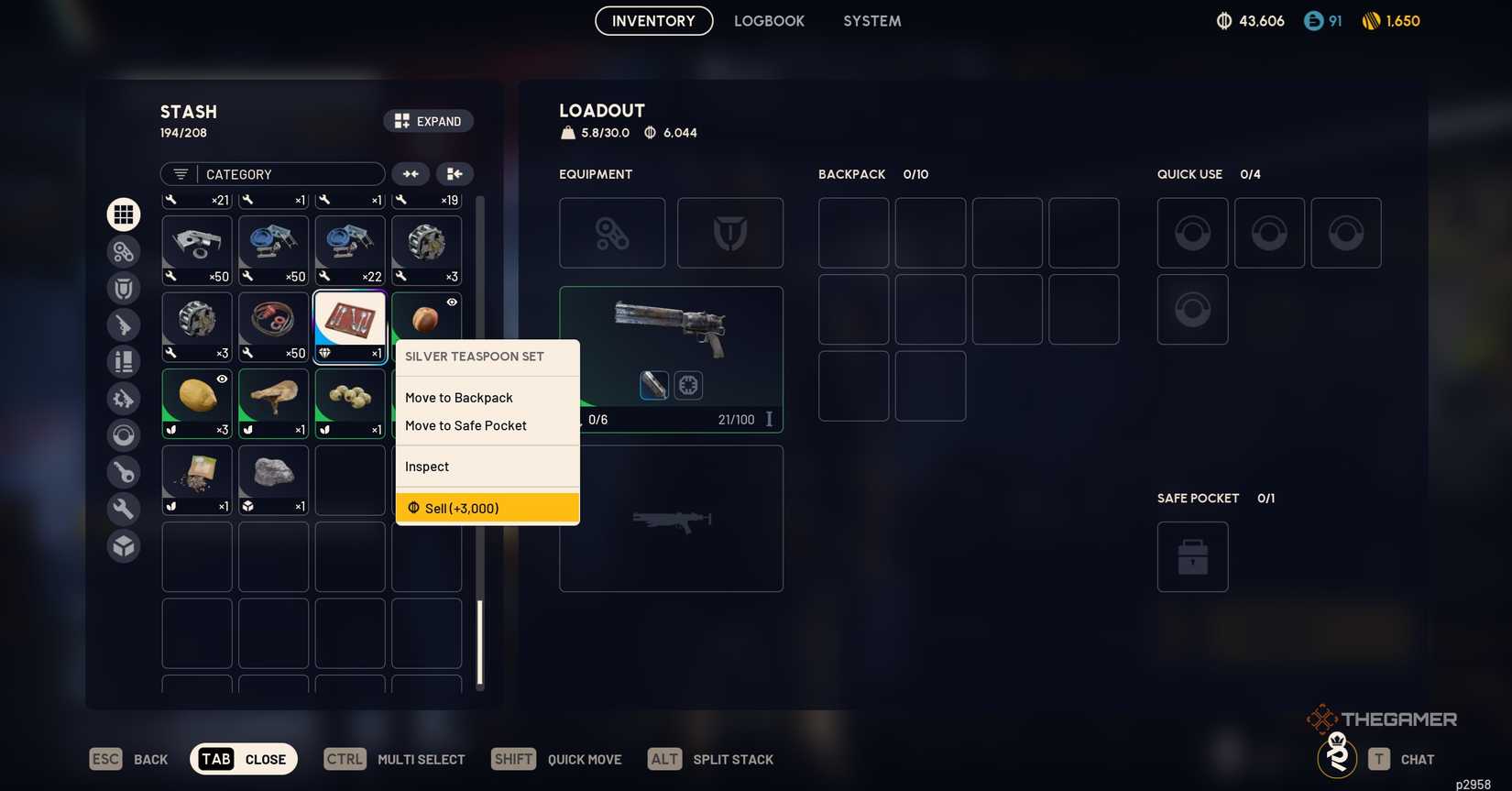Toggle the eye indicator on the lemon stack
1512x791 pixels.
(x=221, y=379)
